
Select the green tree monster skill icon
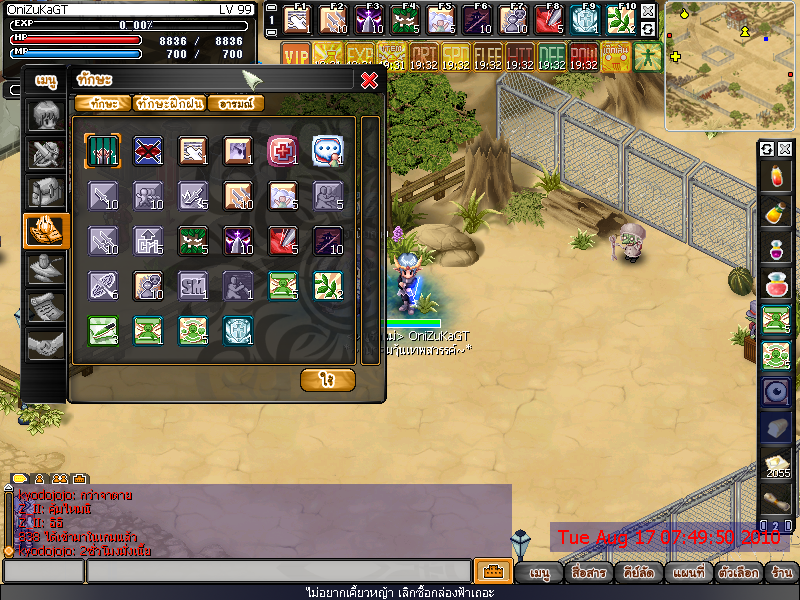click(191, 240)
